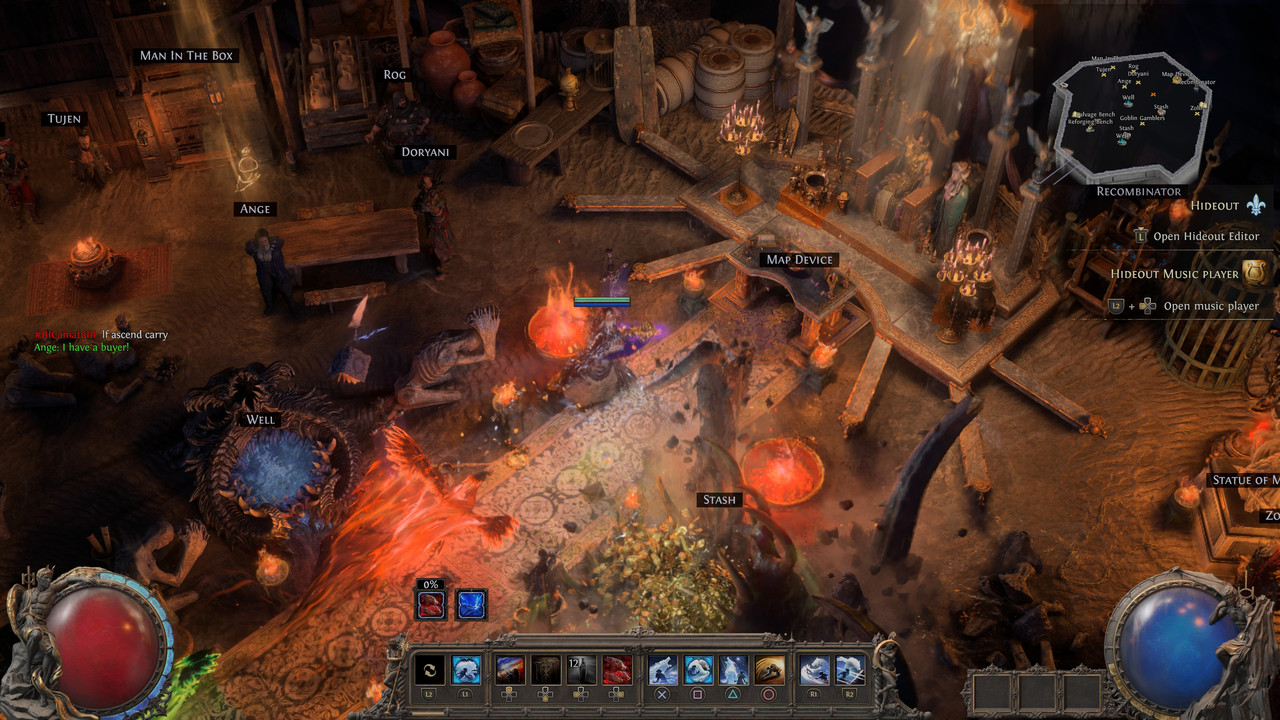Use the skill slot showing number 12
1280x720 pixels.
[x=581, y=670]
